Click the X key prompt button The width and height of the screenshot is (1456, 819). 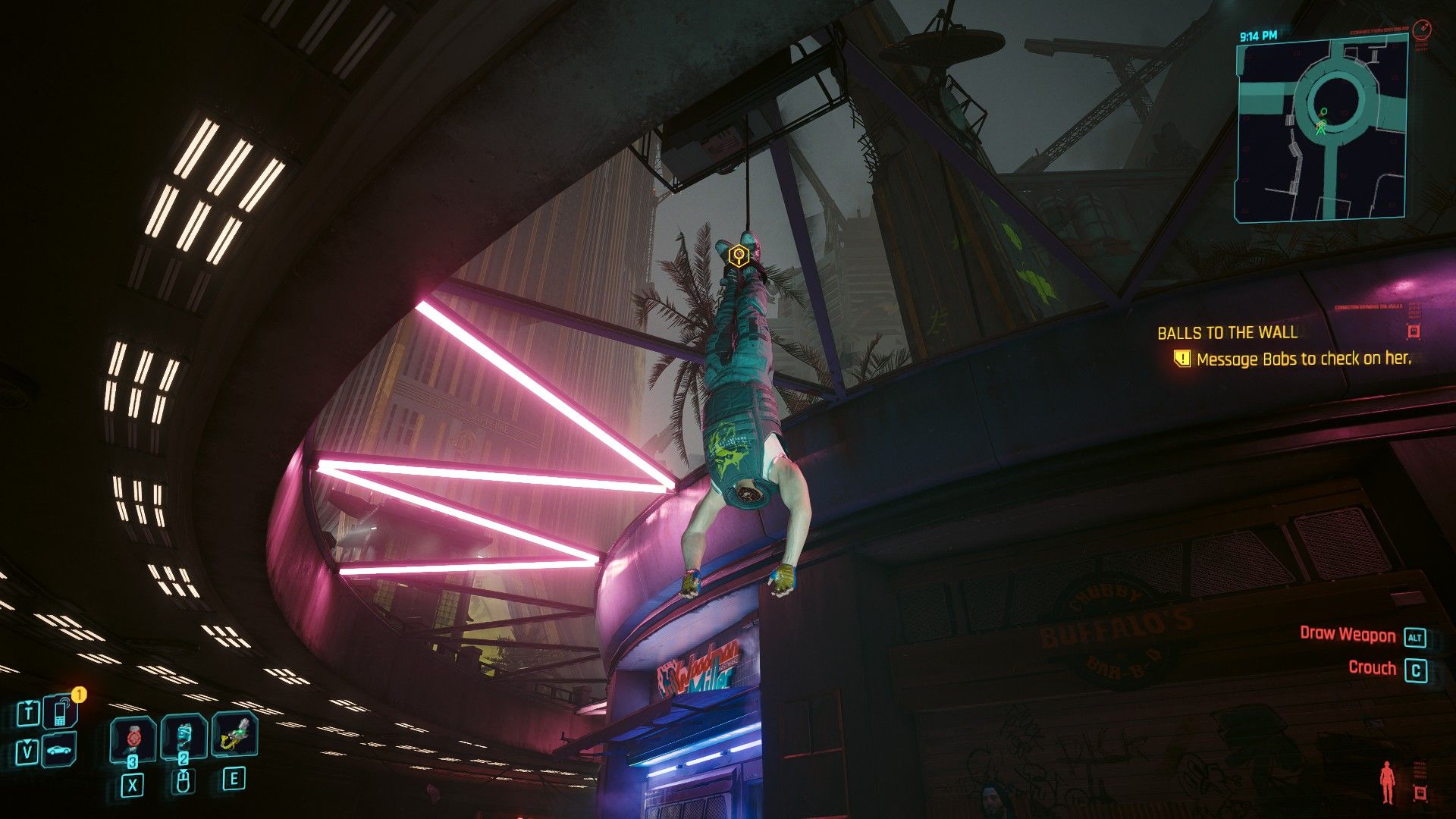(133, 785)
